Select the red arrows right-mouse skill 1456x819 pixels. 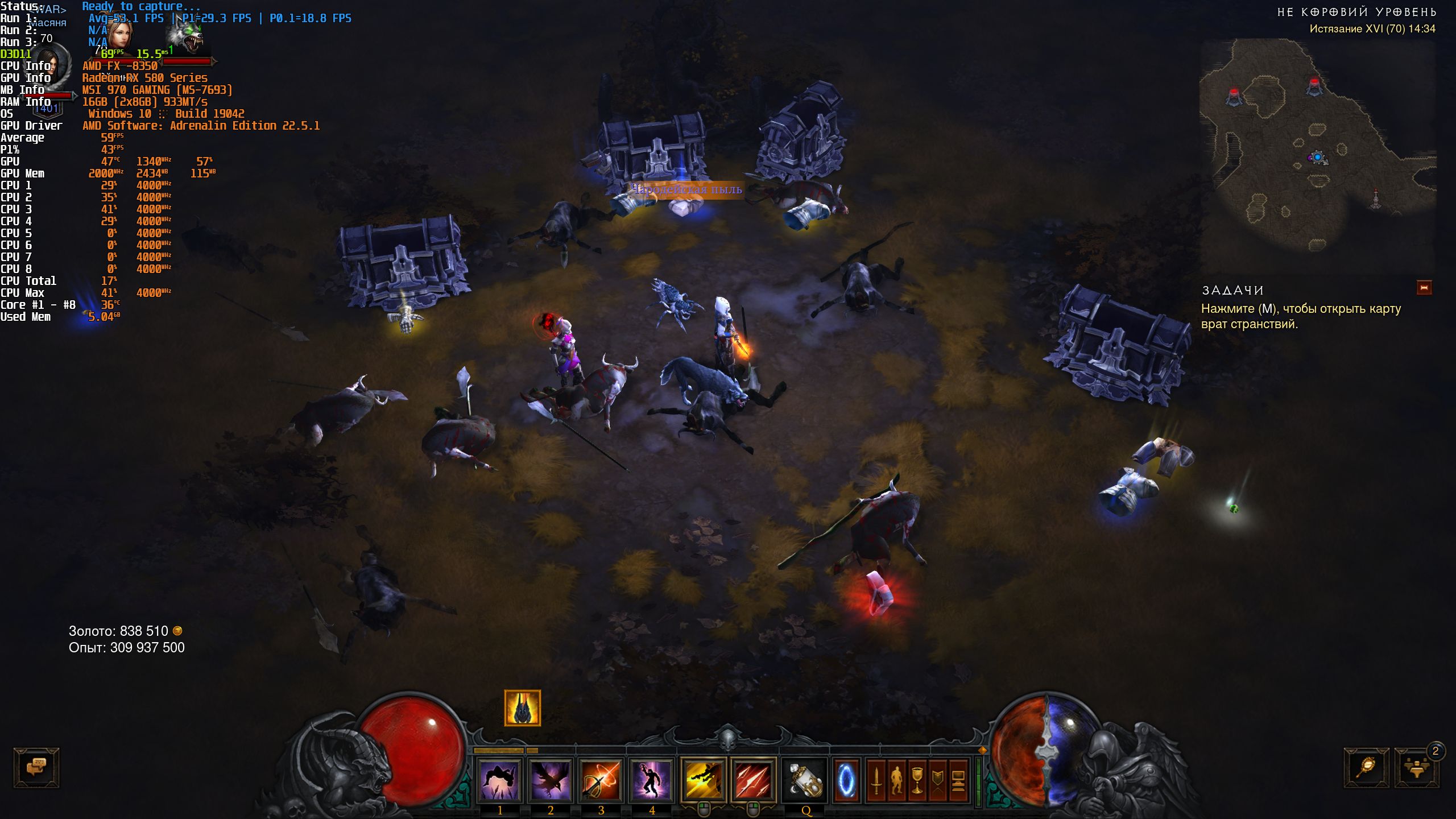(x=754, y=781)
